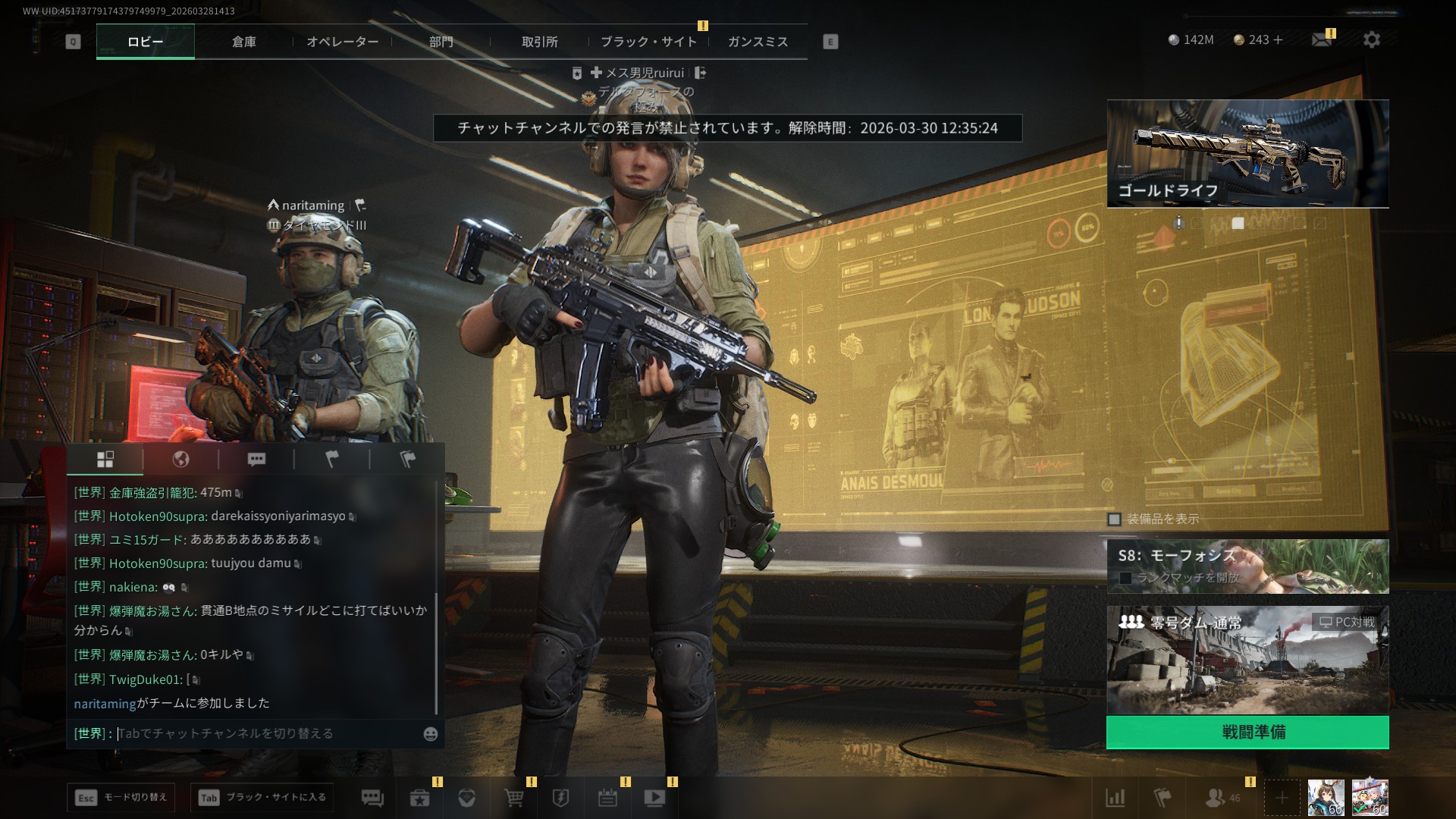This screenshot has height=819, width=1456.
Task: Click the chat message input field
Action: [265, 733]
